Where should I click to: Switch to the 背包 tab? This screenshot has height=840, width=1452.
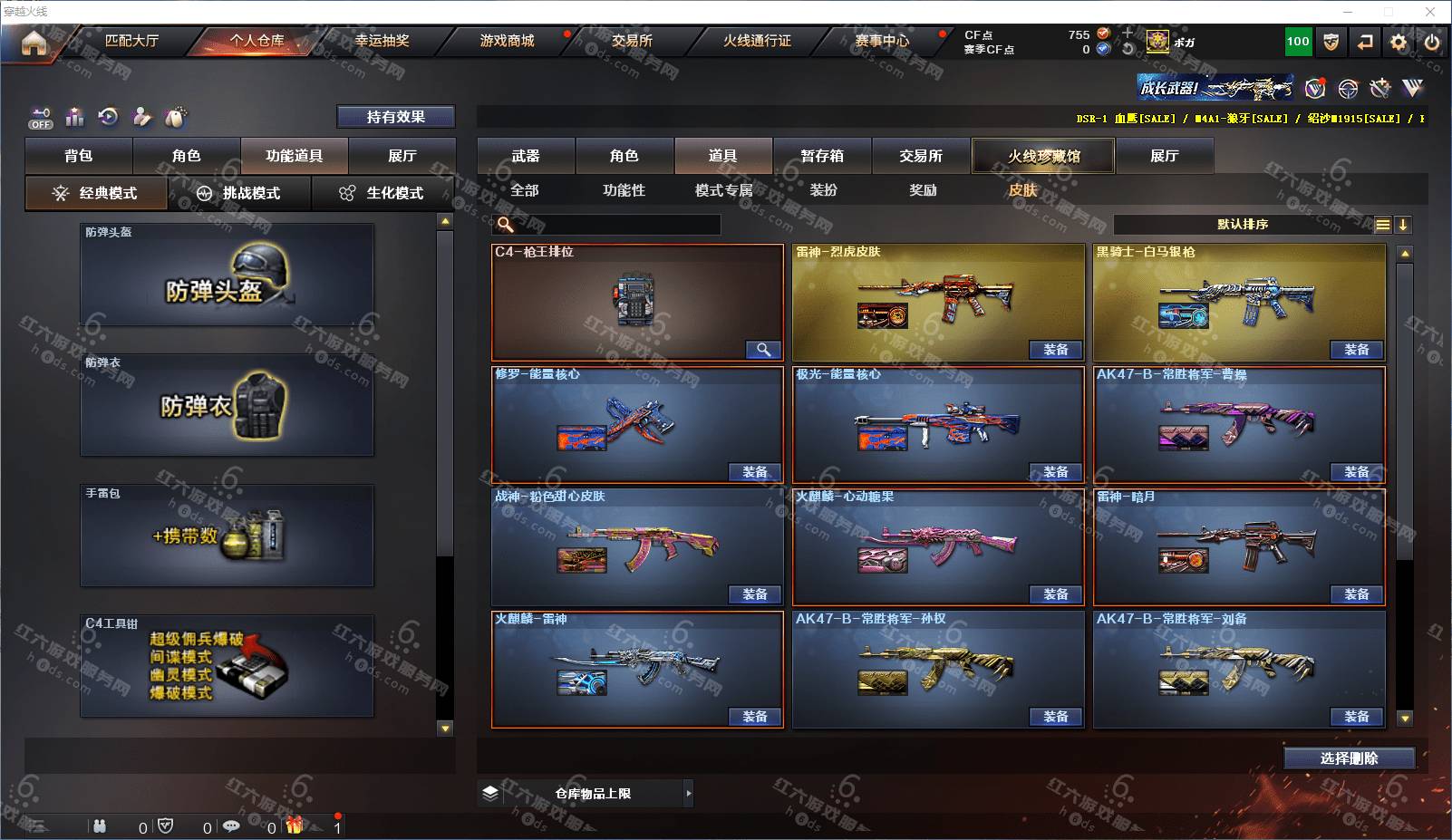[x=79, y=156]
